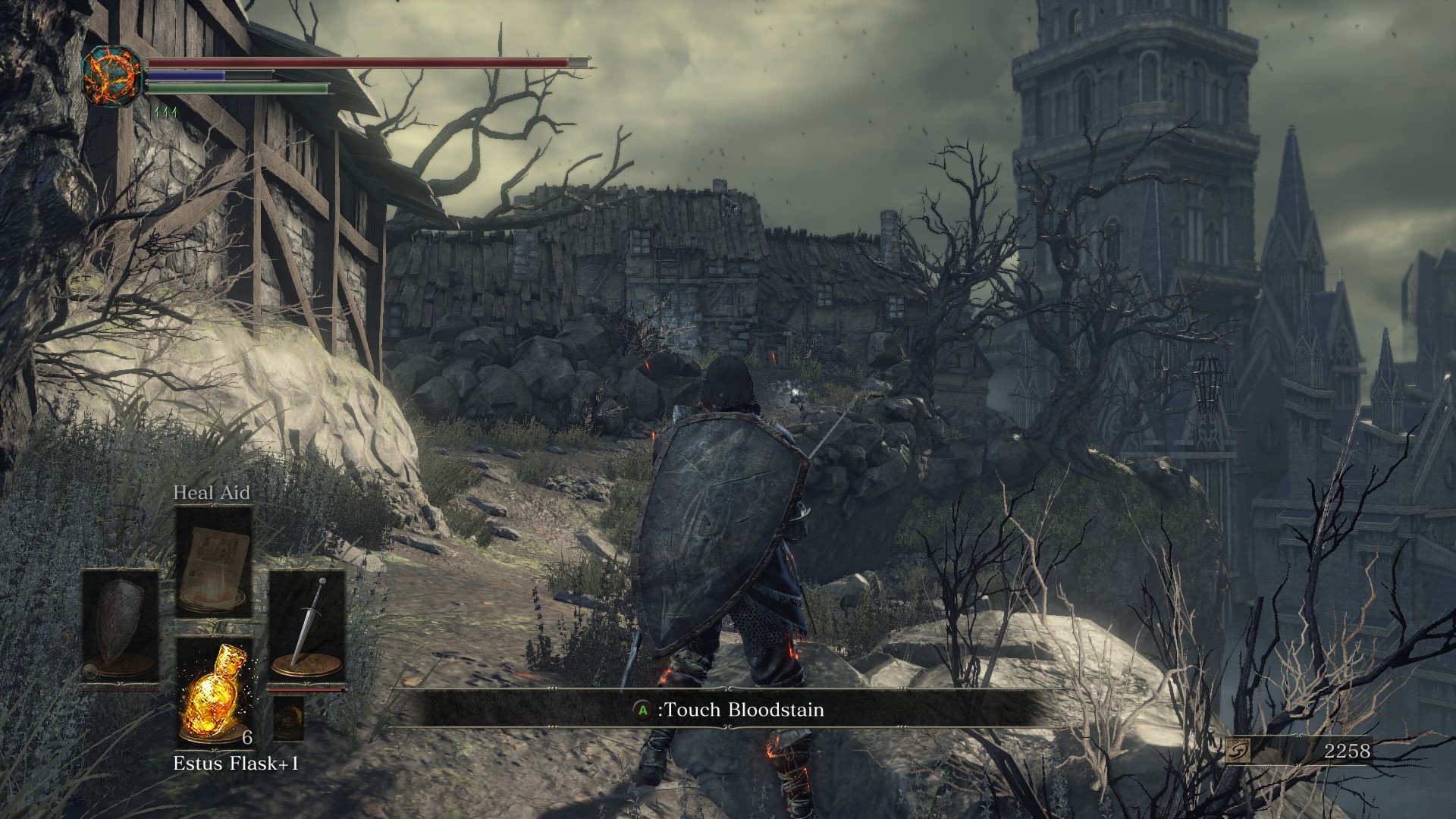
Task: Click the left-hand shield equipment slot
Action: point(121,626)
